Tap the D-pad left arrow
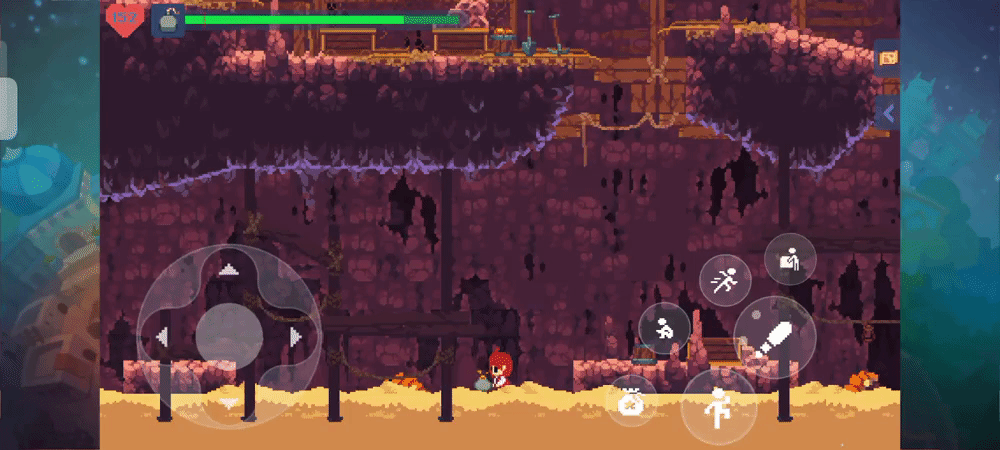The width and height of the screenshot is (1000, 450). [x=161, y=337]
